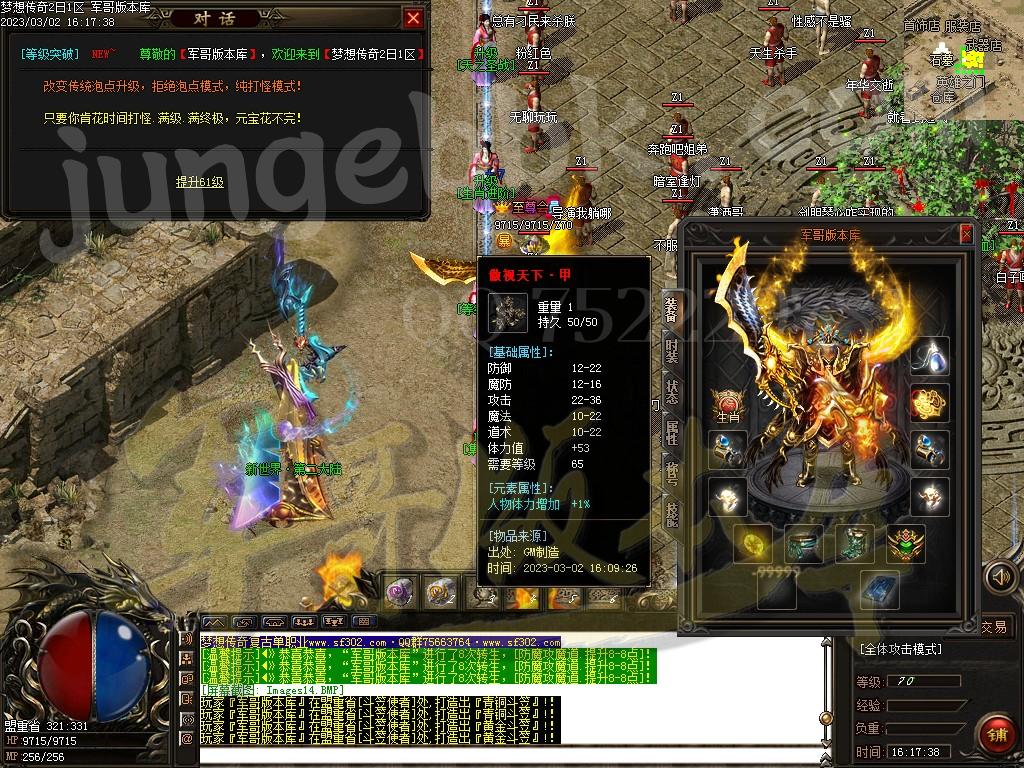Close the character equipment panel
This screenshot has height=768, width=1024.
966,234
